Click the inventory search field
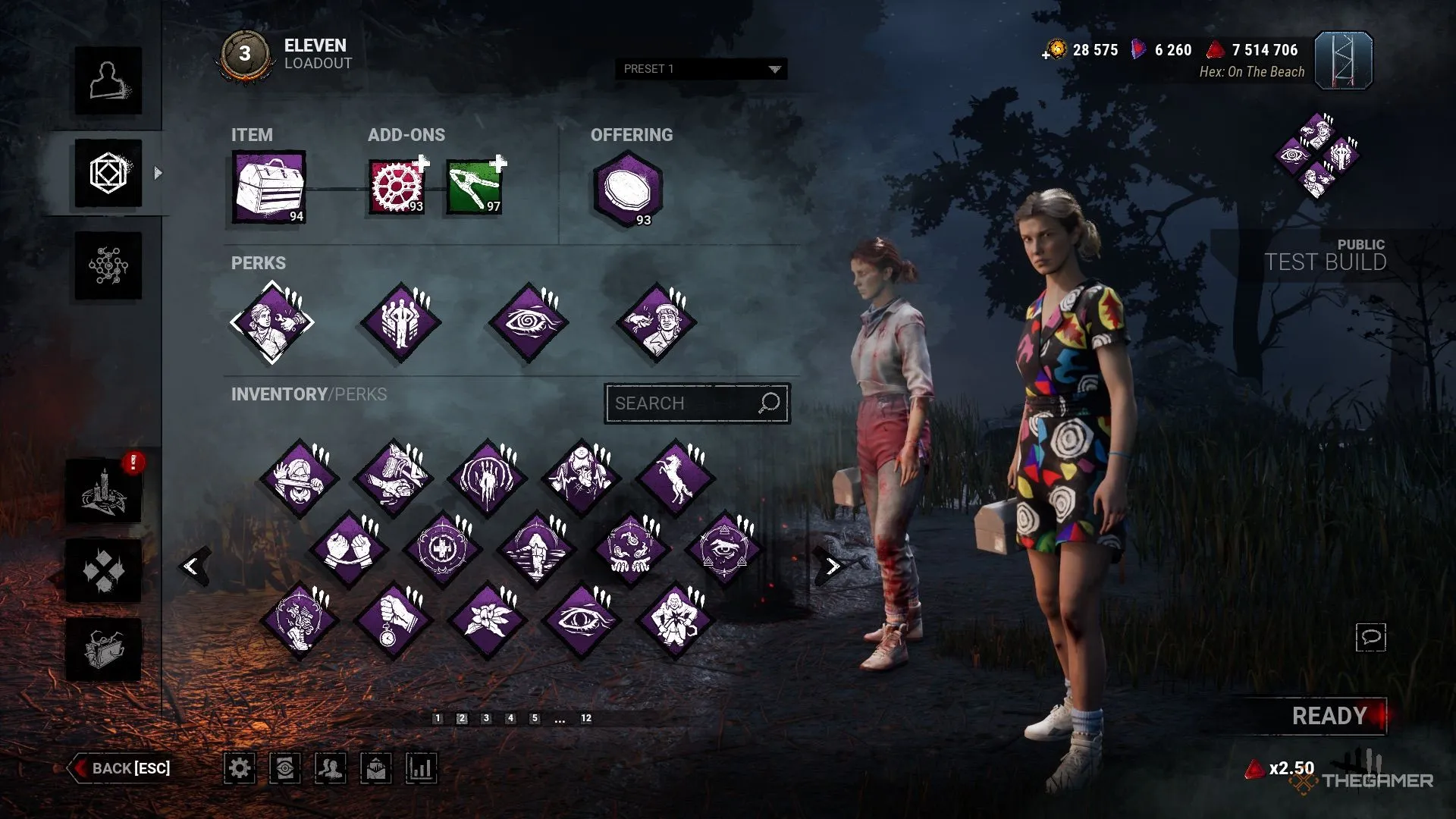The height and width of the screenshot is (819, 1456). (x=682, y=403)
